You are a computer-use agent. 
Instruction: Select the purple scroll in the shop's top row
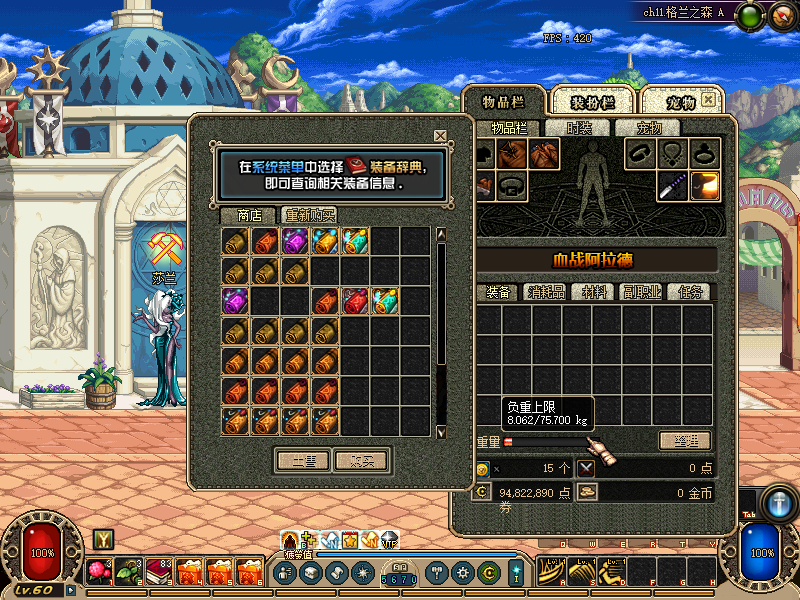296,241
